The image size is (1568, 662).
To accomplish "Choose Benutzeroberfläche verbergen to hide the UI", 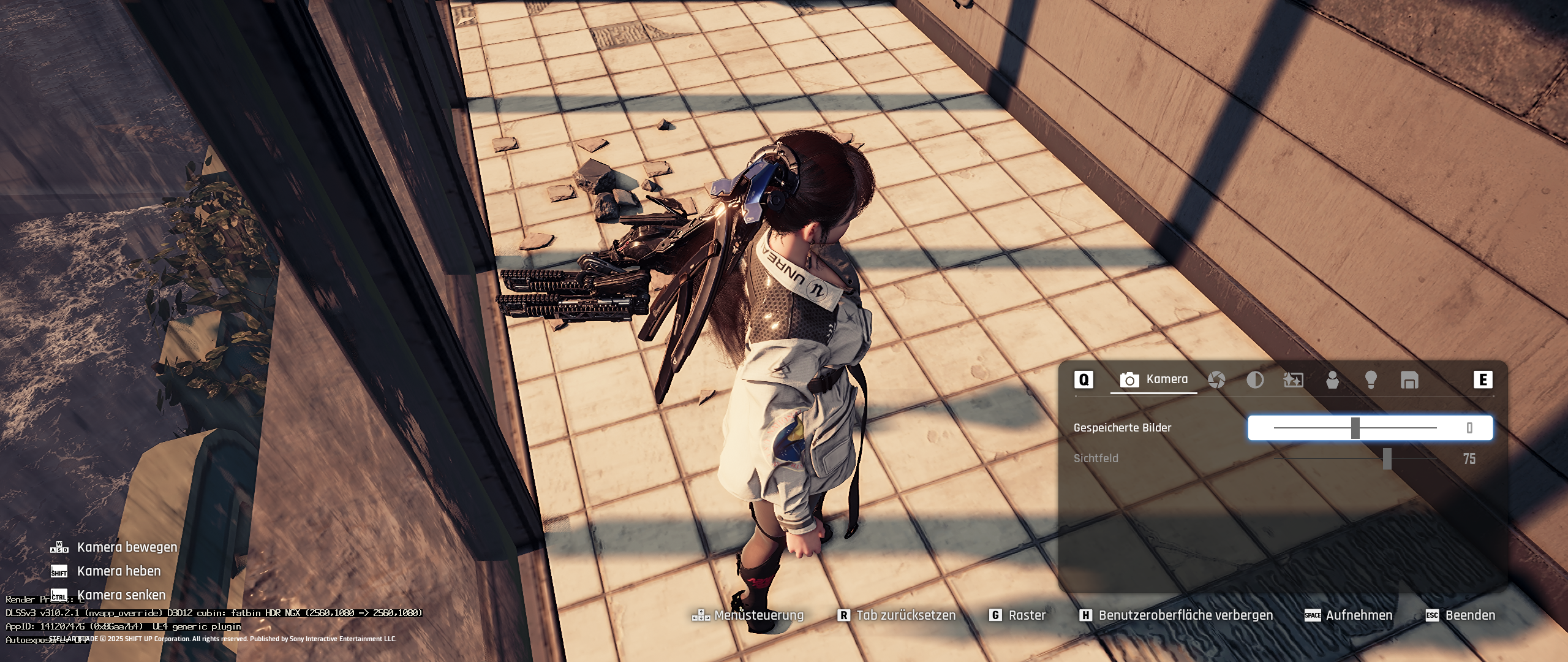I will tap(1185, 615).
